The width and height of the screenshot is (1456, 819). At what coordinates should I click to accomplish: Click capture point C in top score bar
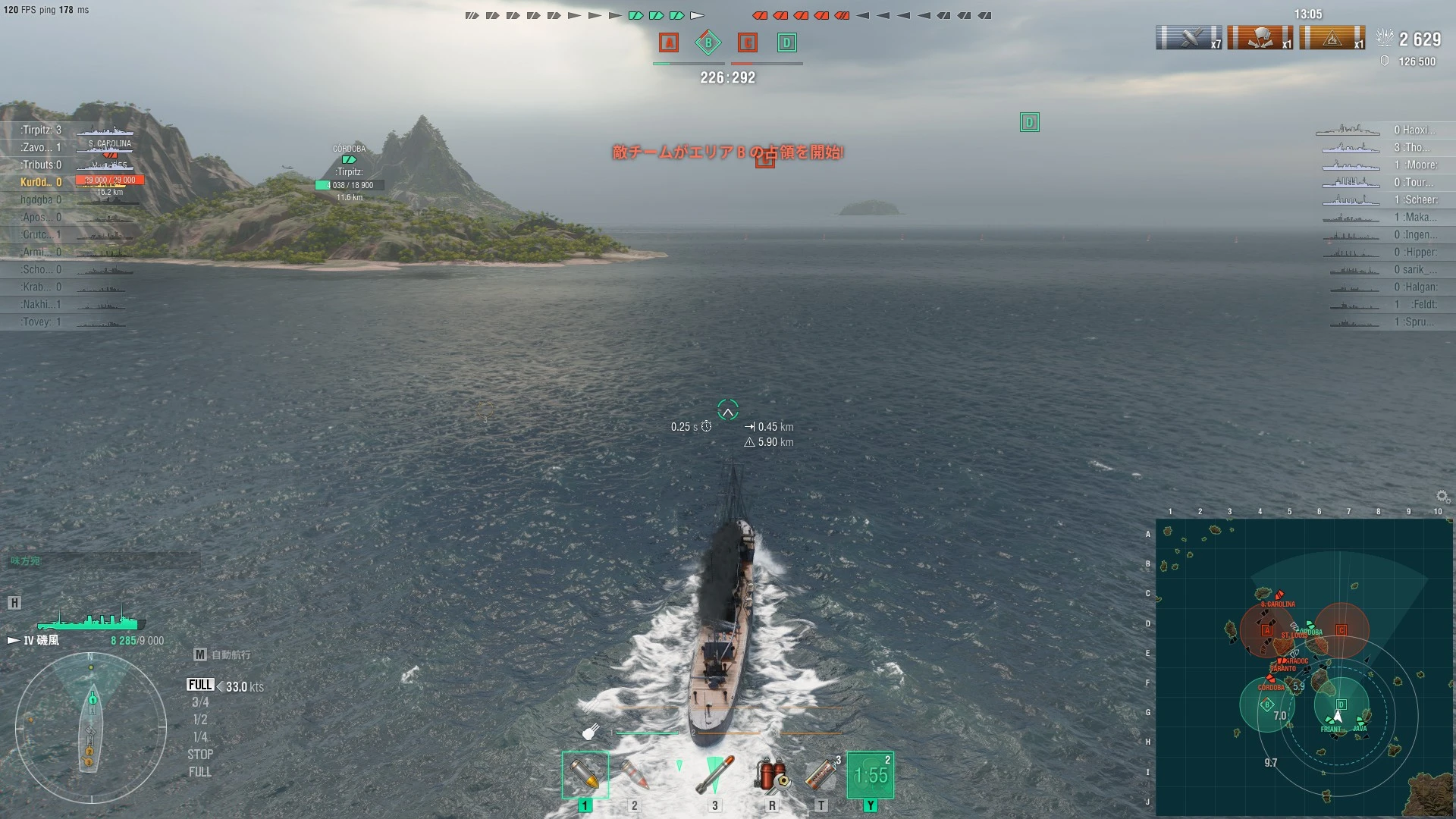pyautogui.click(x=748, y=42)
